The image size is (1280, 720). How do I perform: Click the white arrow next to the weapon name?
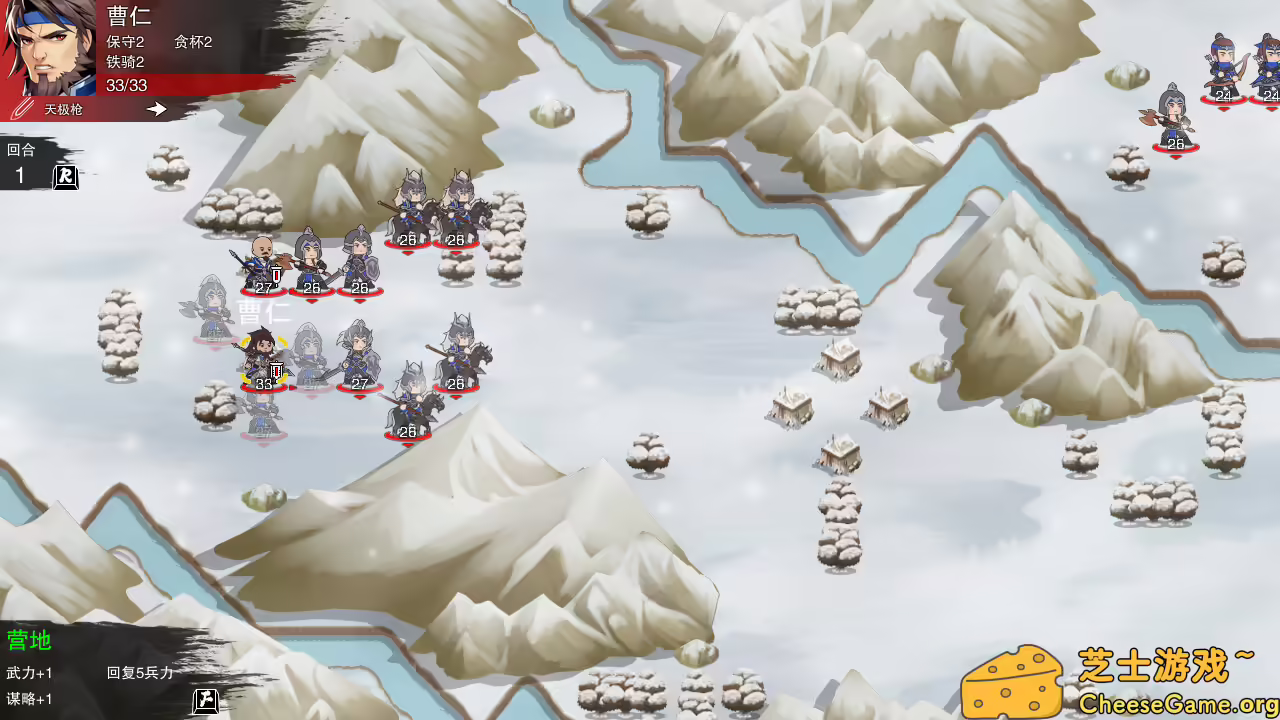pos(156,111)
